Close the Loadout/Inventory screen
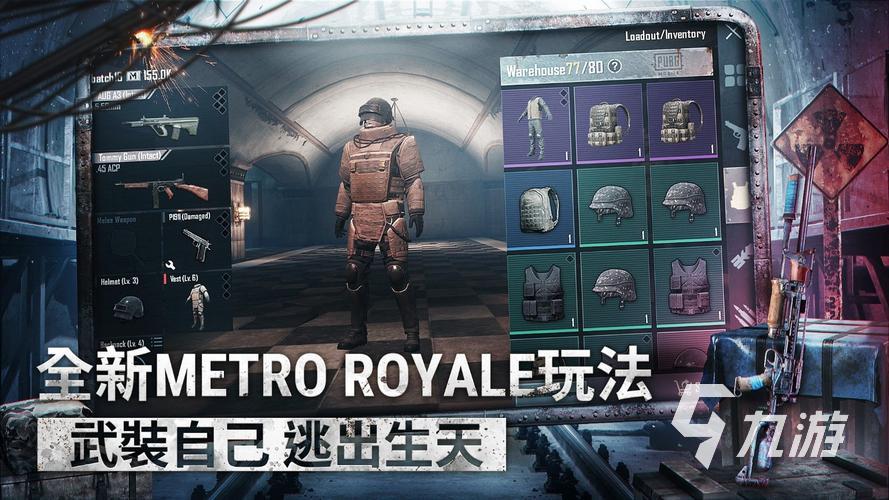 (x=733, y=33)
